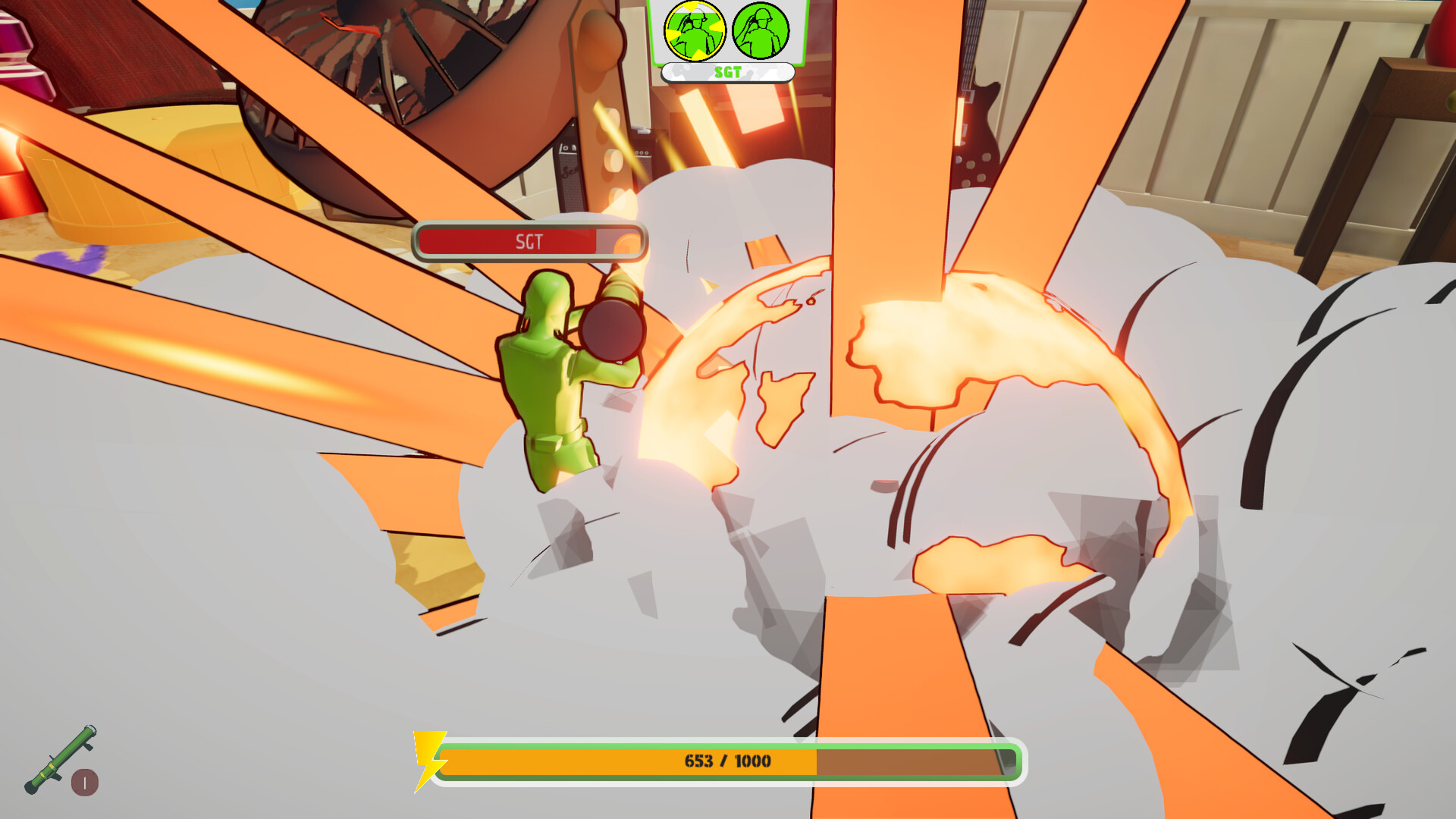
Task: Click the SGT nameplate under the portraits
Action: pyautogui.click(x=728, y=73)
